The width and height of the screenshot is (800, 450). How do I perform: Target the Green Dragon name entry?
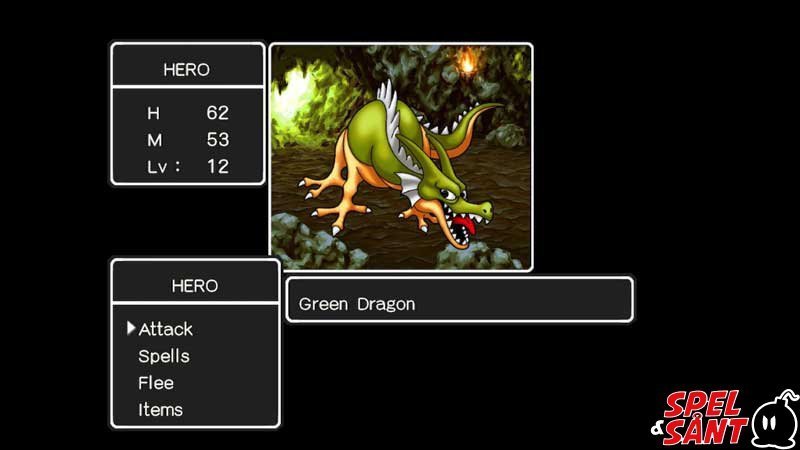point(357,303)
